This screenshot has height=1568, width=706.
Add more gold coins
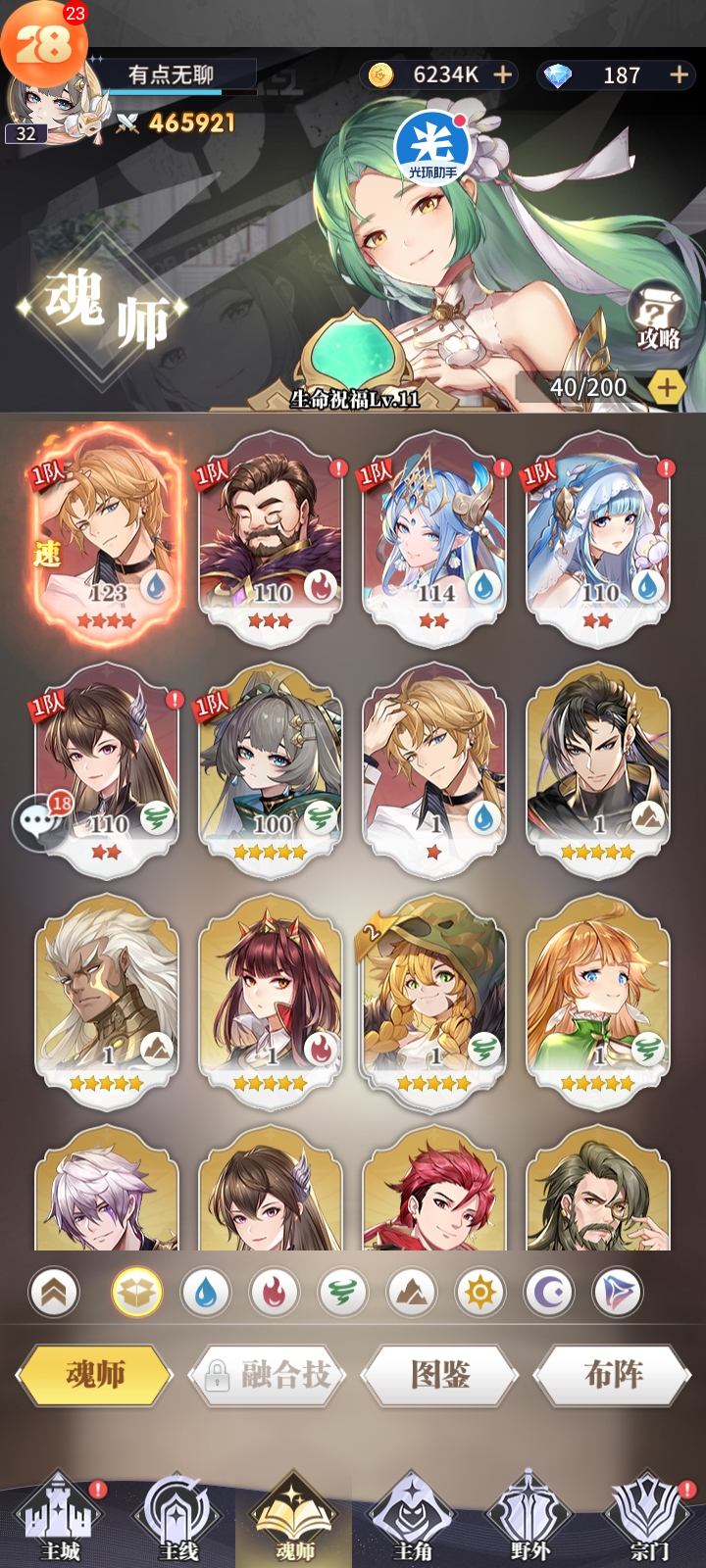click(x=503, y=74)
